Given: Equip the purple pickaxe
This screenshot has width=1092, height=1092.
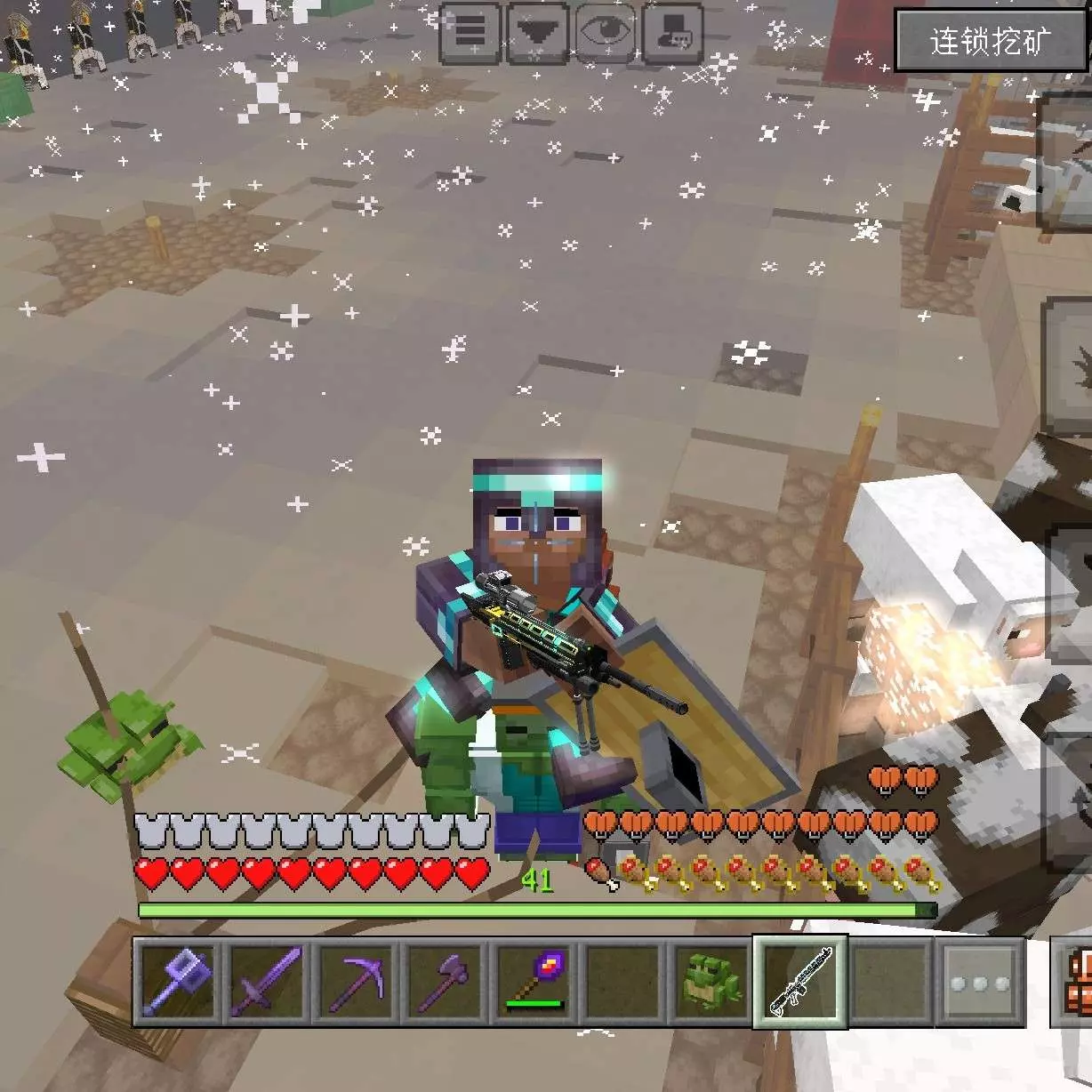Looking at the screenshot, I should tap(356, 982).
